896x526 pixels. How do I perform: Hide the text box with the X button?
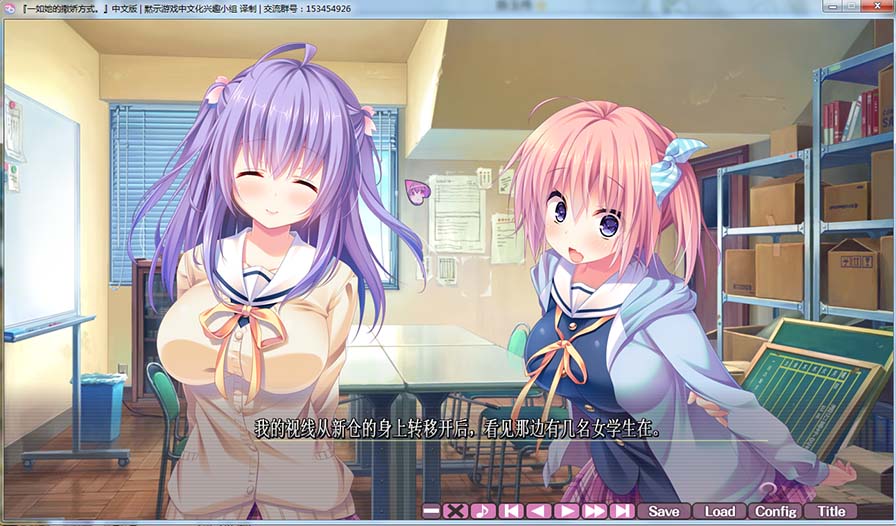tap(456, 511)
